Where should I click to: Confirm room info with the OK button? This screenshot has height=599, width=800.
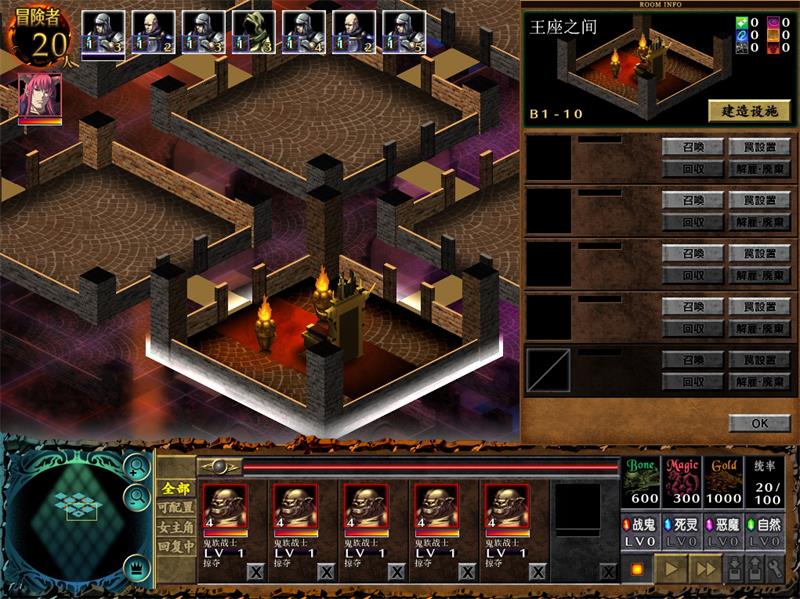pos(759,423)
